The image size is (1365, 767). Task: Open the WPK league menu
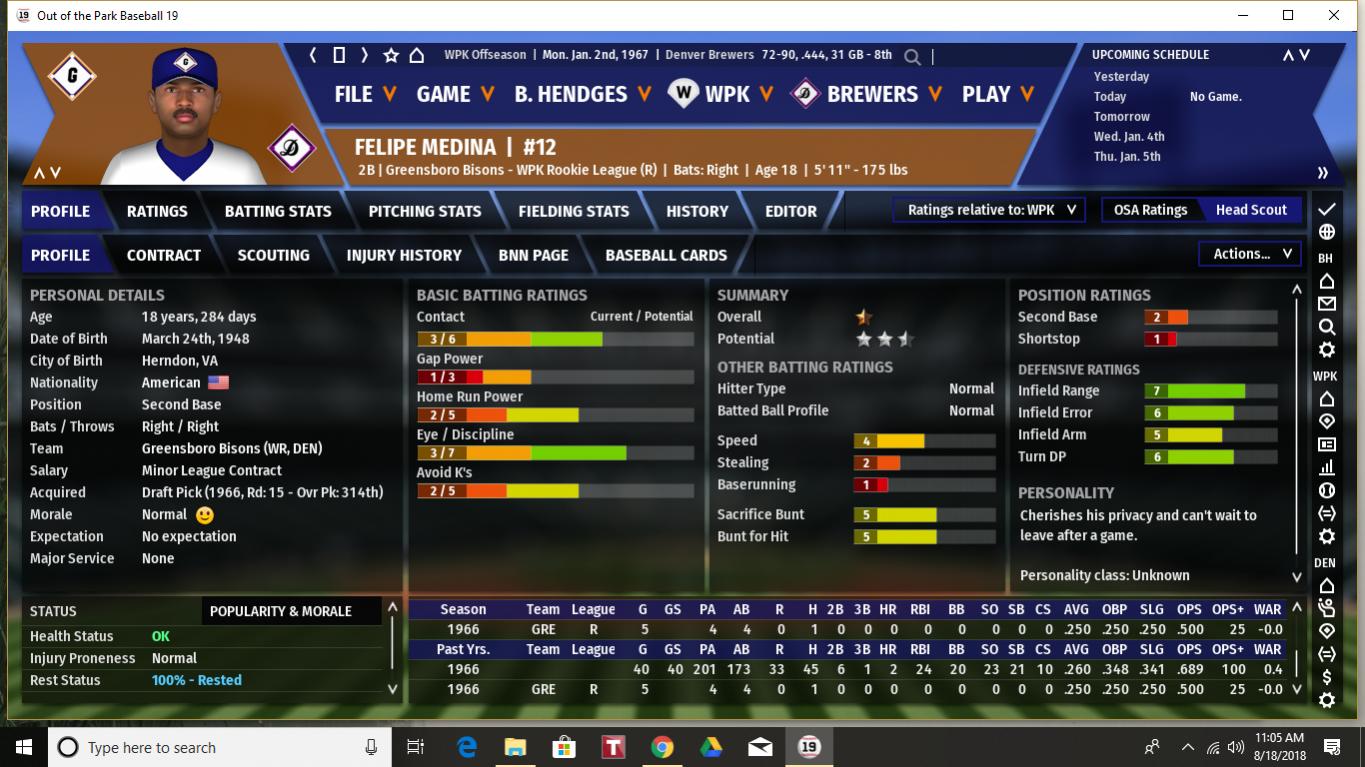(722, 94)
